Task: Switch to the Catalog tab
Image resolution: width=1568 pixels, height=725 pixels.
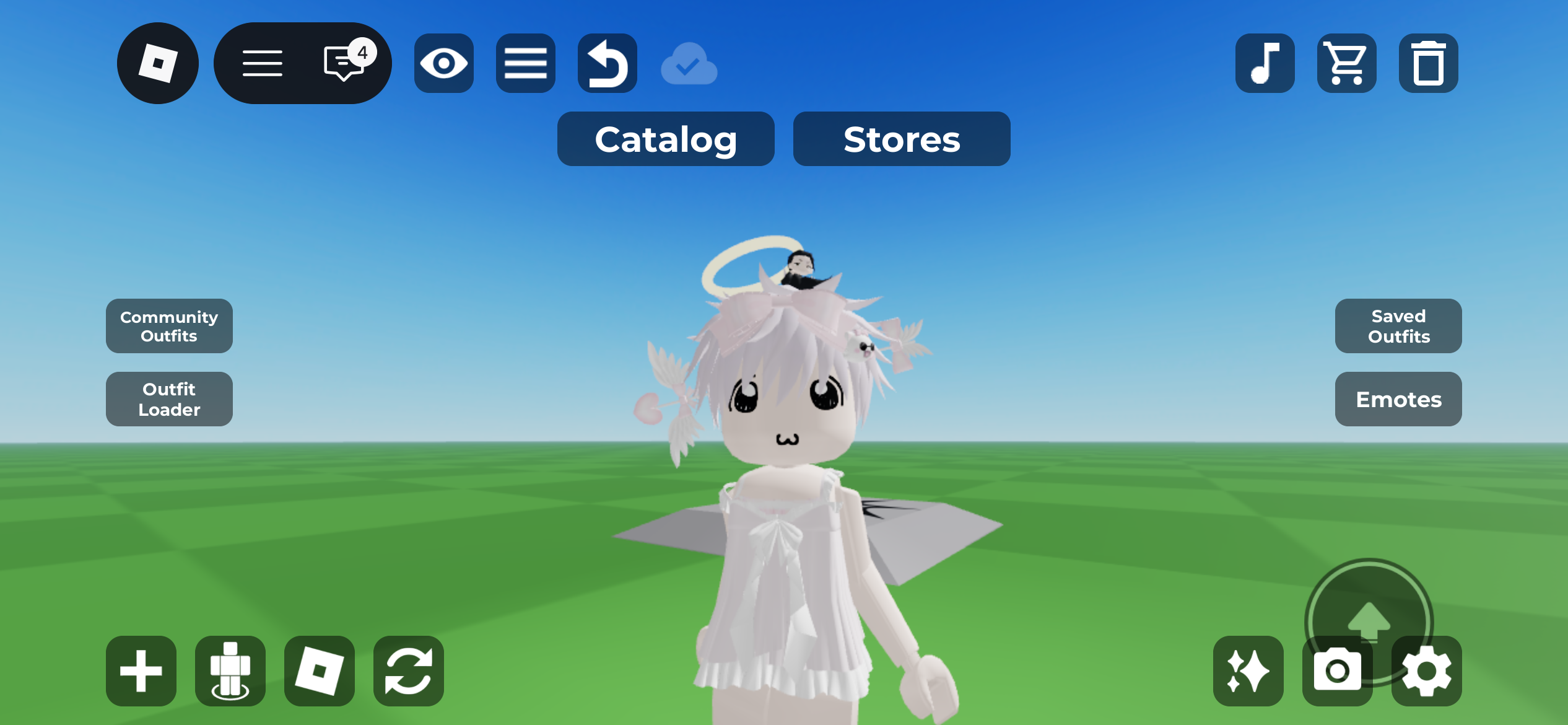Action: tap(665, 139)
